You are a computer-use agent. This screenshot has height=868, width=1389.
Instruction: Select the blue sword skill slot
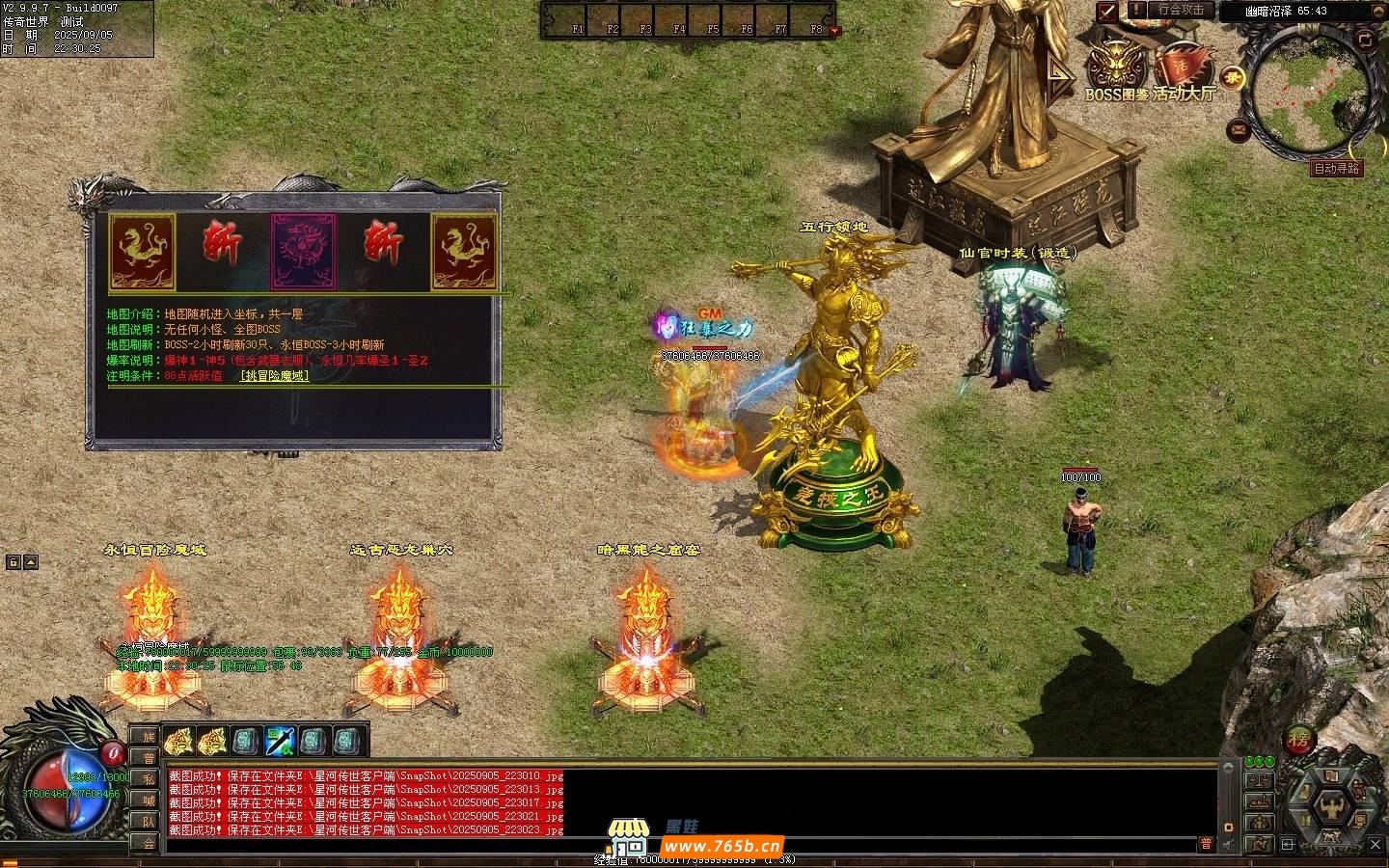pyautogui.click(x=280, y=742)
